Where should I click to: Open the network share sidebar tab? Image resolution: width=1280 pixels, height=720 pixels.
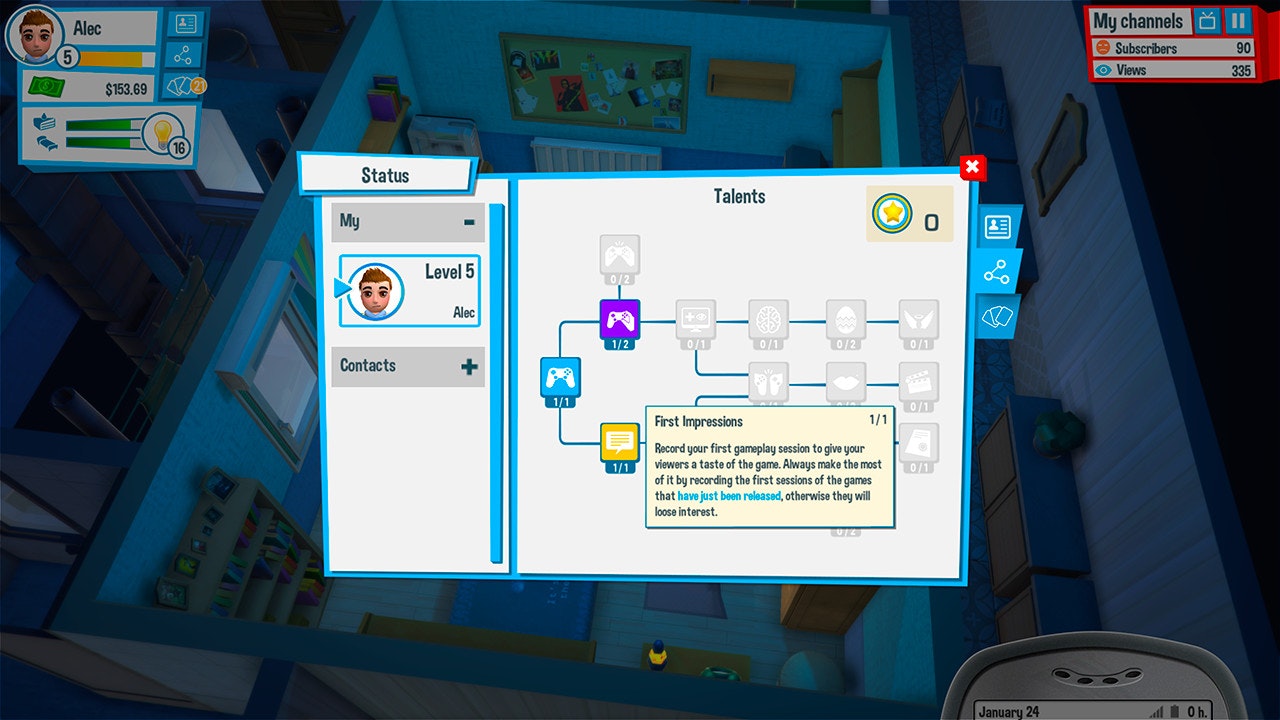click(997, 271)
